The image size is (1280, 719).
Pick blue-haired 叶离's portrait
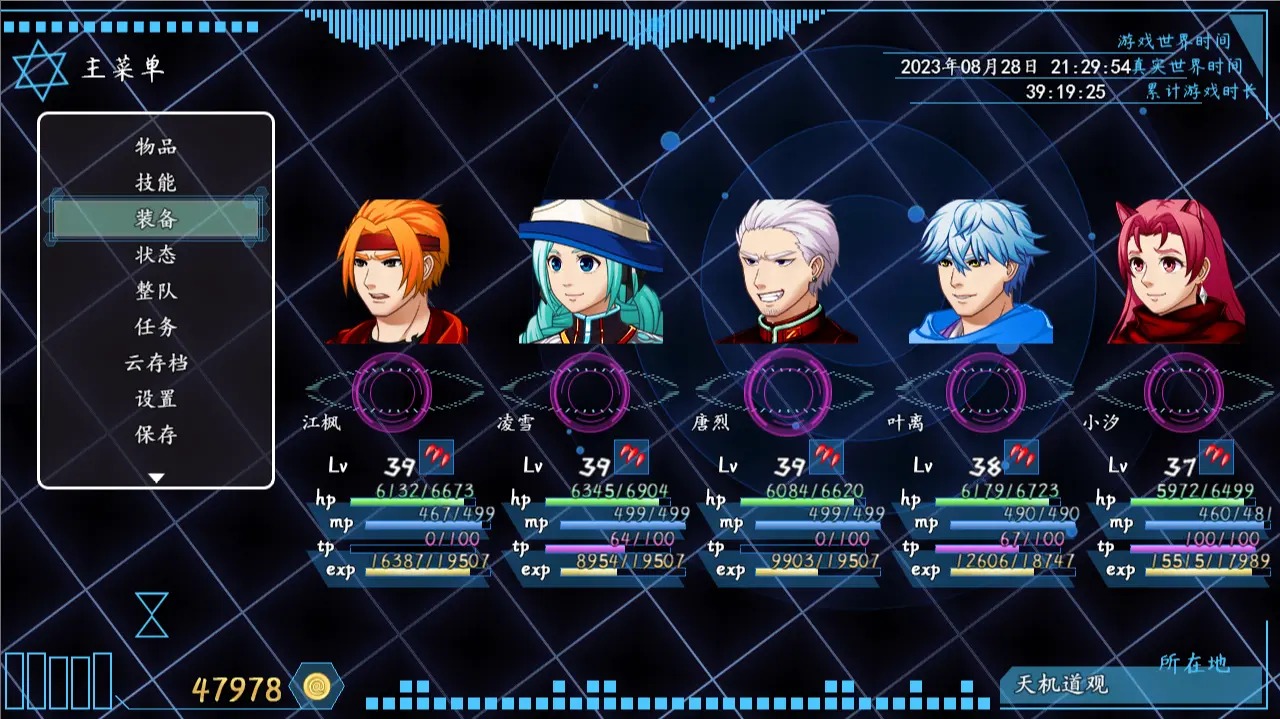click(981, 272)
